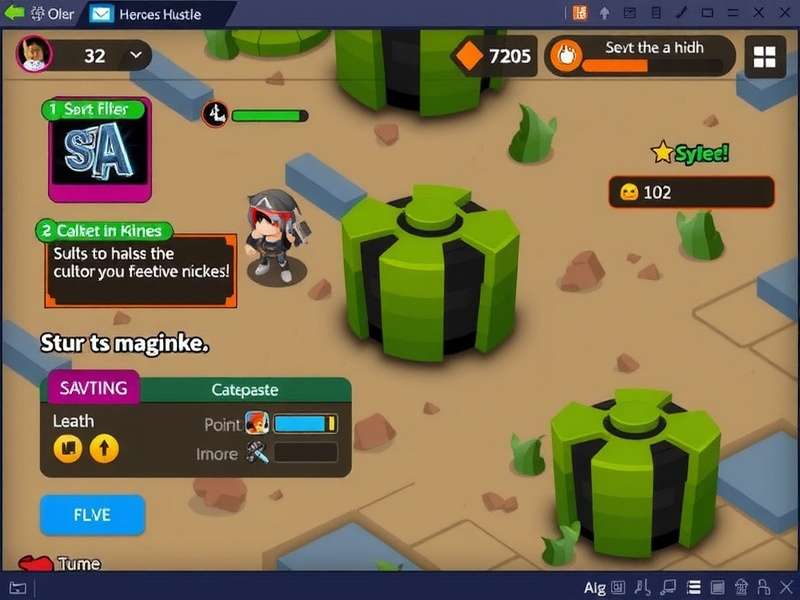800x600 pixels.
Task: Click the flame icon objective tracker
Action: [x=567, y=57]
